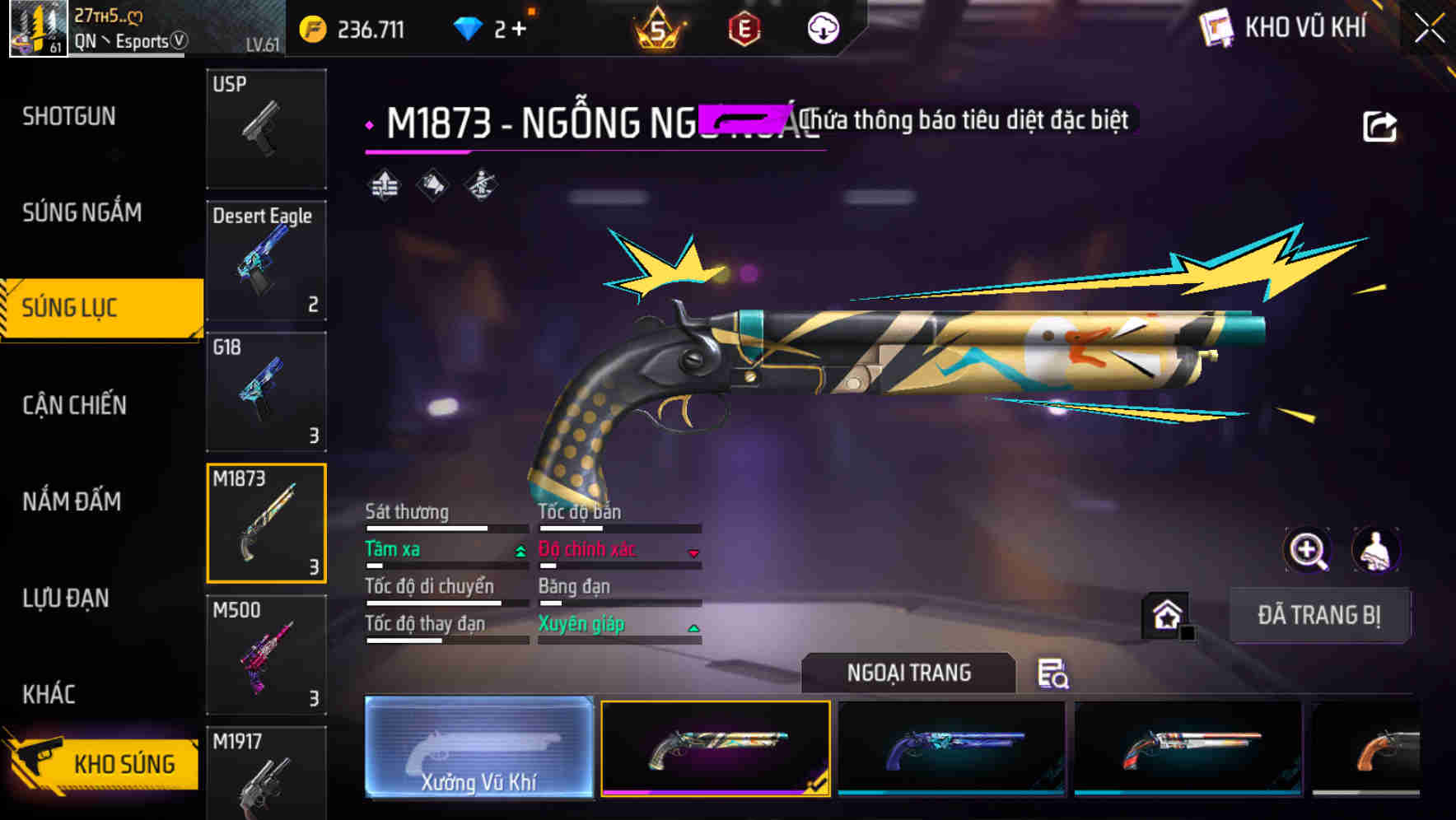1456x820 pixels.
Task: Open the share icon at top right
Action: tap(1380, 125)
